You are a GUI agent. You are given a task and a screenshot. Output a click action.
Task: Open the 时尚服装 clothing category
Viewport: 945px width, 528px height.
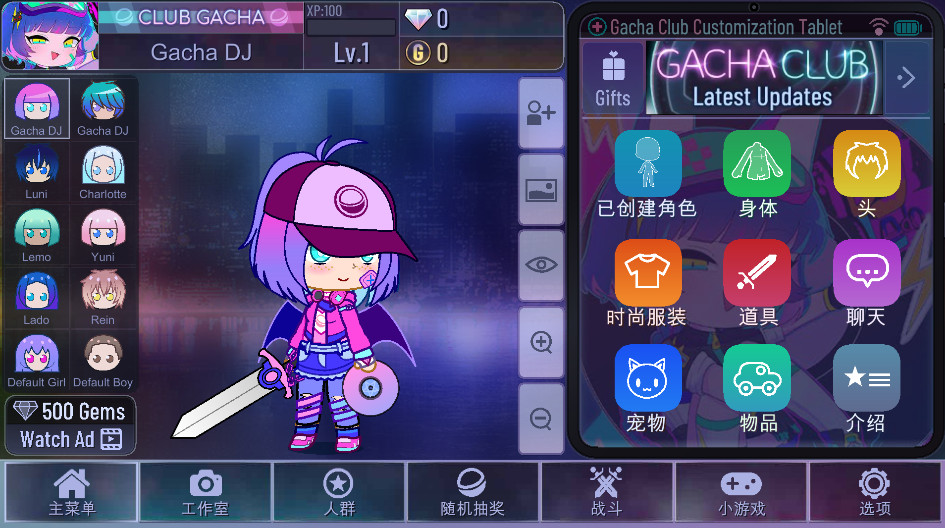647,283
